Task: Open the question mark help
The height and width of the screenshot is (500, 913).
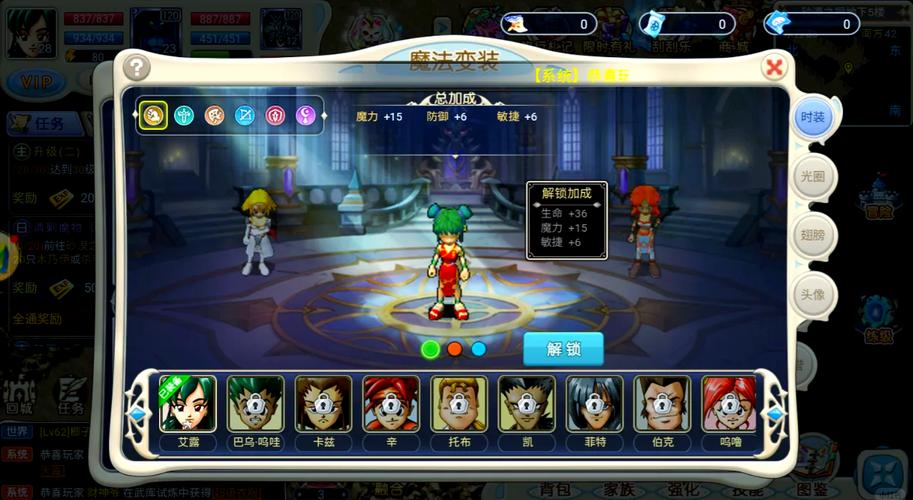Action: point(135,68)
